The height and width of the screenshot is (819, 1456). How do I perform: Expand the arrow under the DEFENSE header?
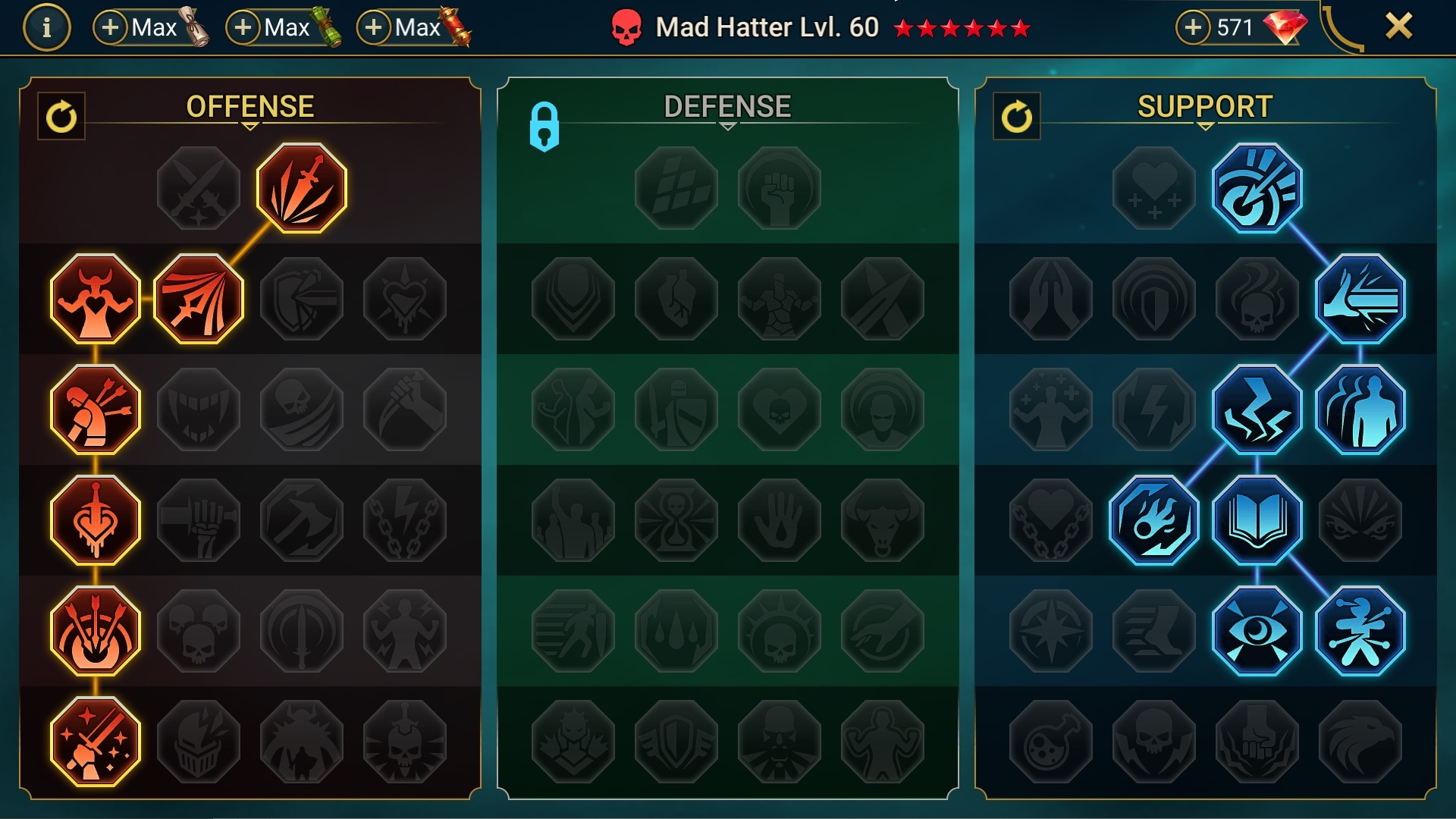pyautogui.click(x=728, y=127)
